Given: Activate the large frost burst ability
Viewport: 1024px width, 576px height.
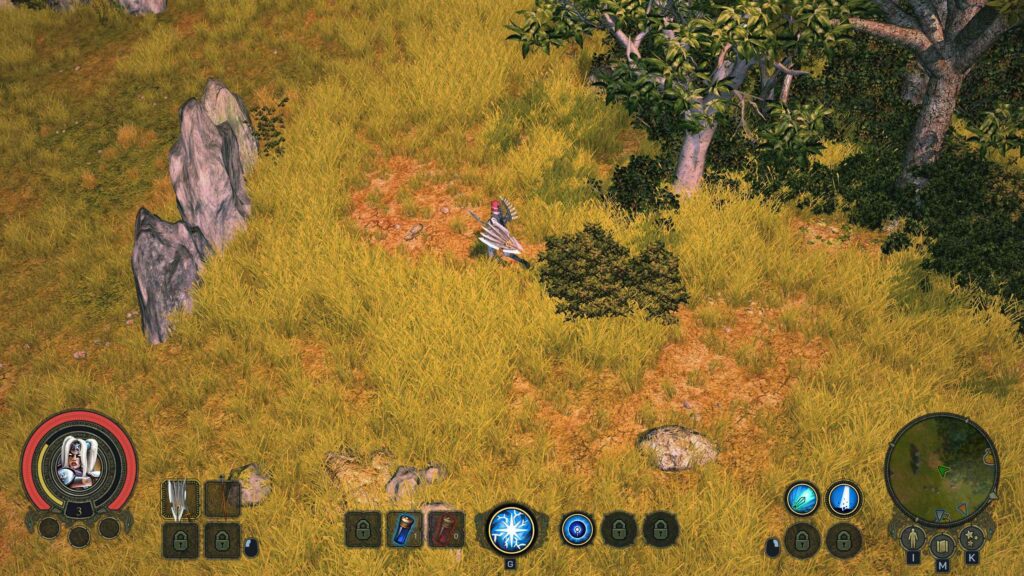Looking at the screenshot, I should [x=511, y=528].
